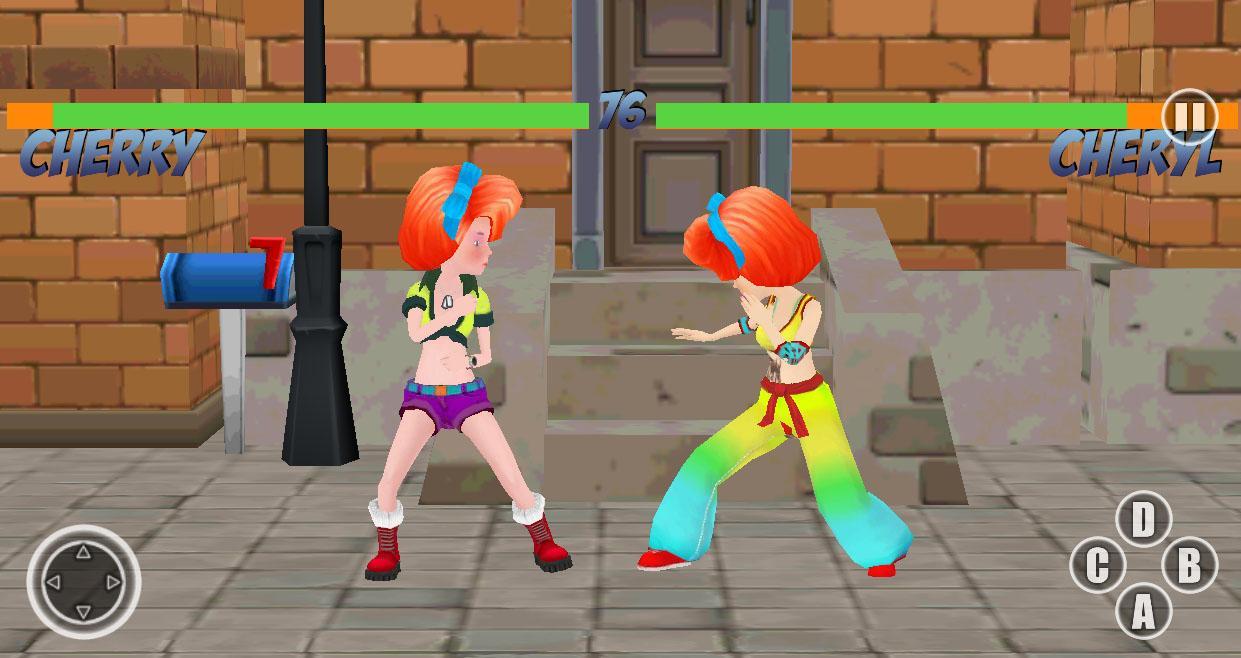The image size is (1241, 658).
Task: Click the virtual joystick pad
Action: 83,581
